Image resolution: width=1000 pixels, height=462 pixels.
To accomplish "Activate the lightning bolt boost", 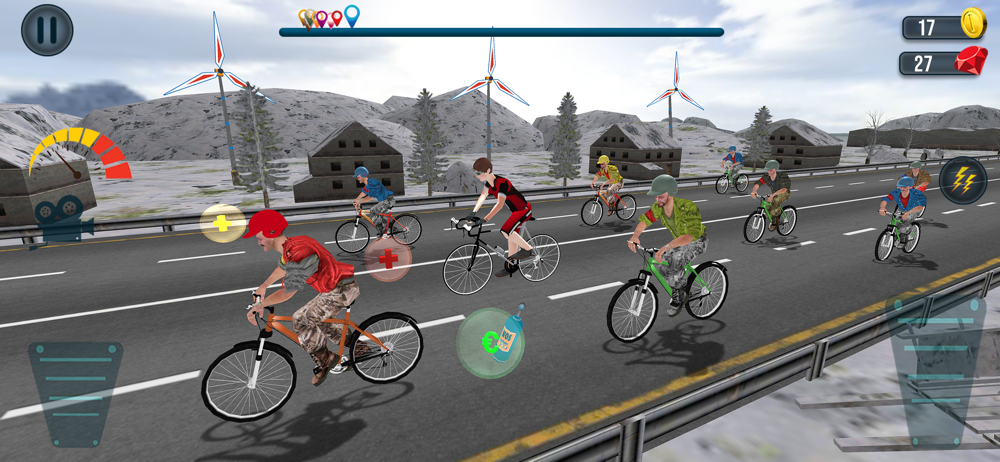I will tap(962, 180).
